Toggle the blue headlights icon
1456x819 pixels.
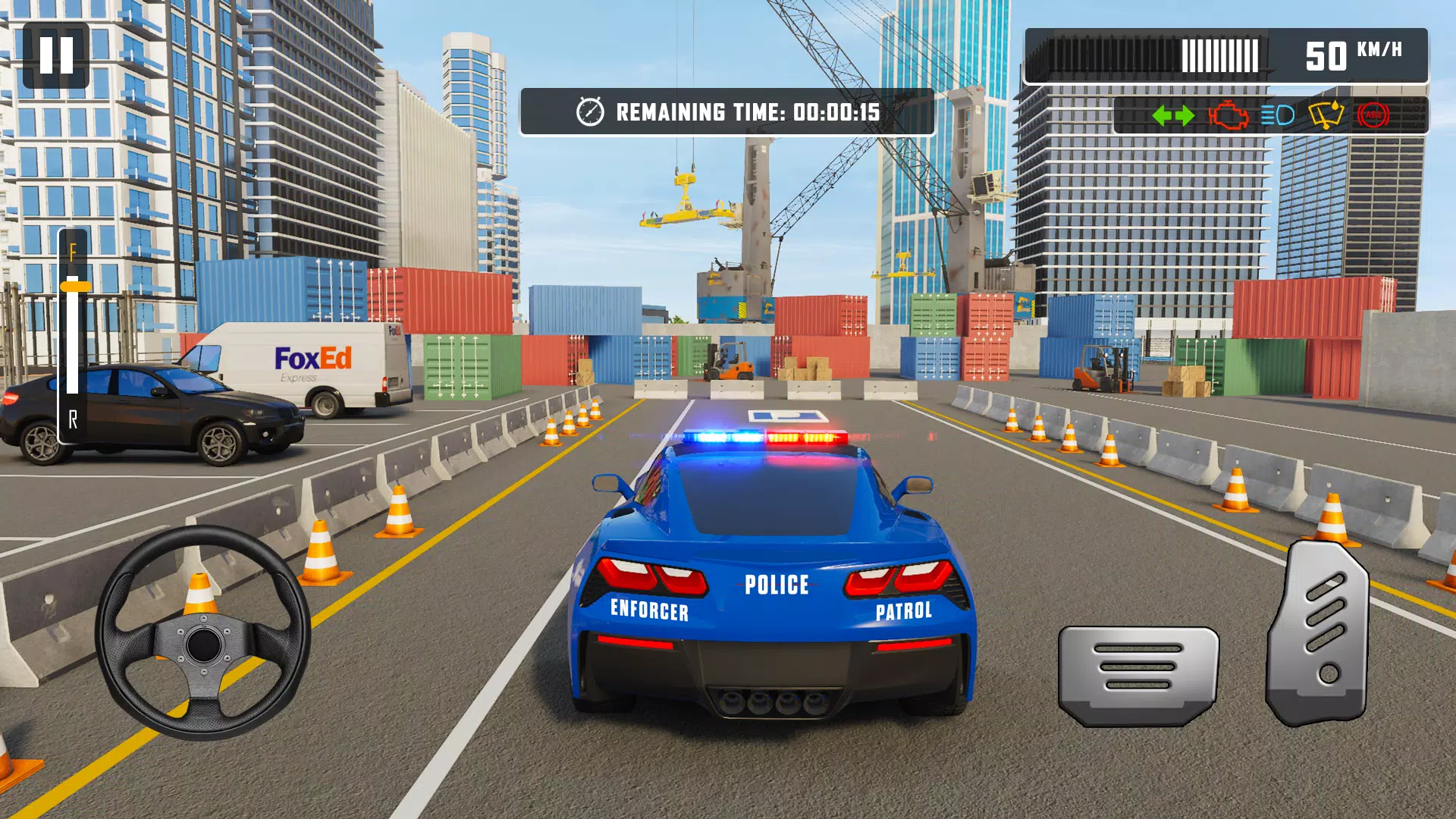[1278, 115]
